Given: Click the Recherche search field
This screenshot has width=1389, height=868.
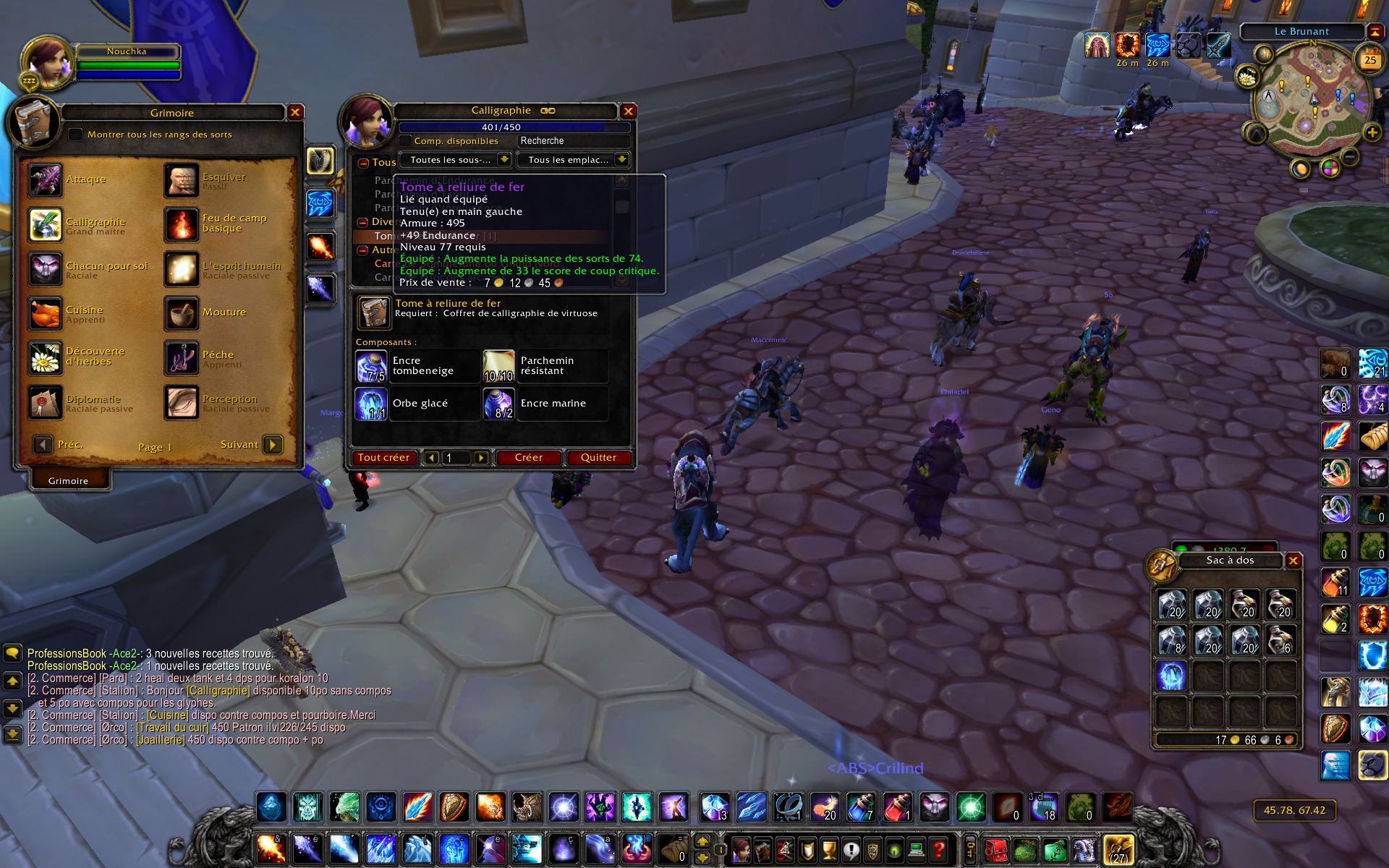Looking at the screenshot, I should pyautogui.click(x=572, y=141).
